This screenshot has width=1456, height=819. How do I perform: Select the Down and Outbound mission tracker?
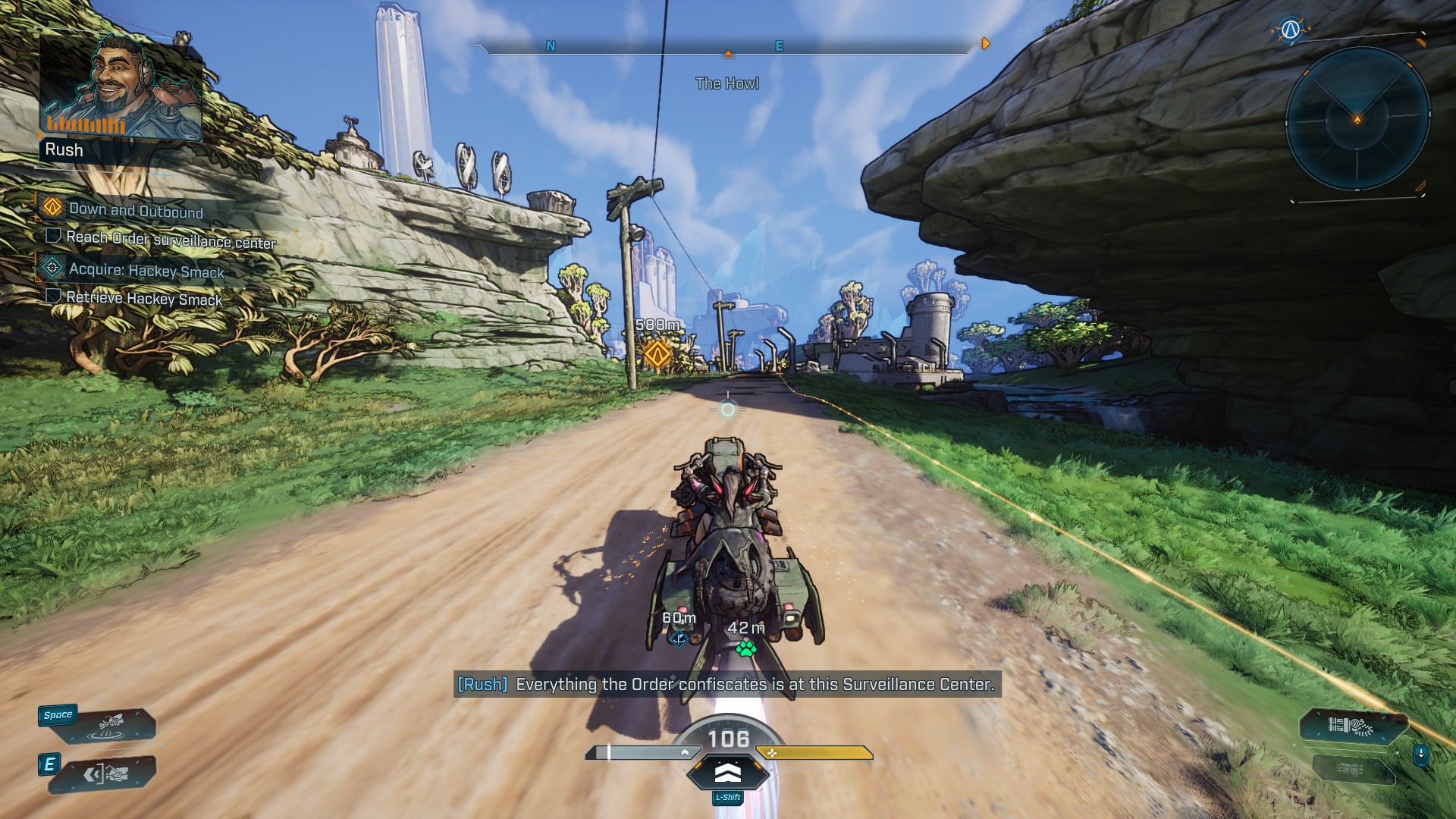[136, 210]
